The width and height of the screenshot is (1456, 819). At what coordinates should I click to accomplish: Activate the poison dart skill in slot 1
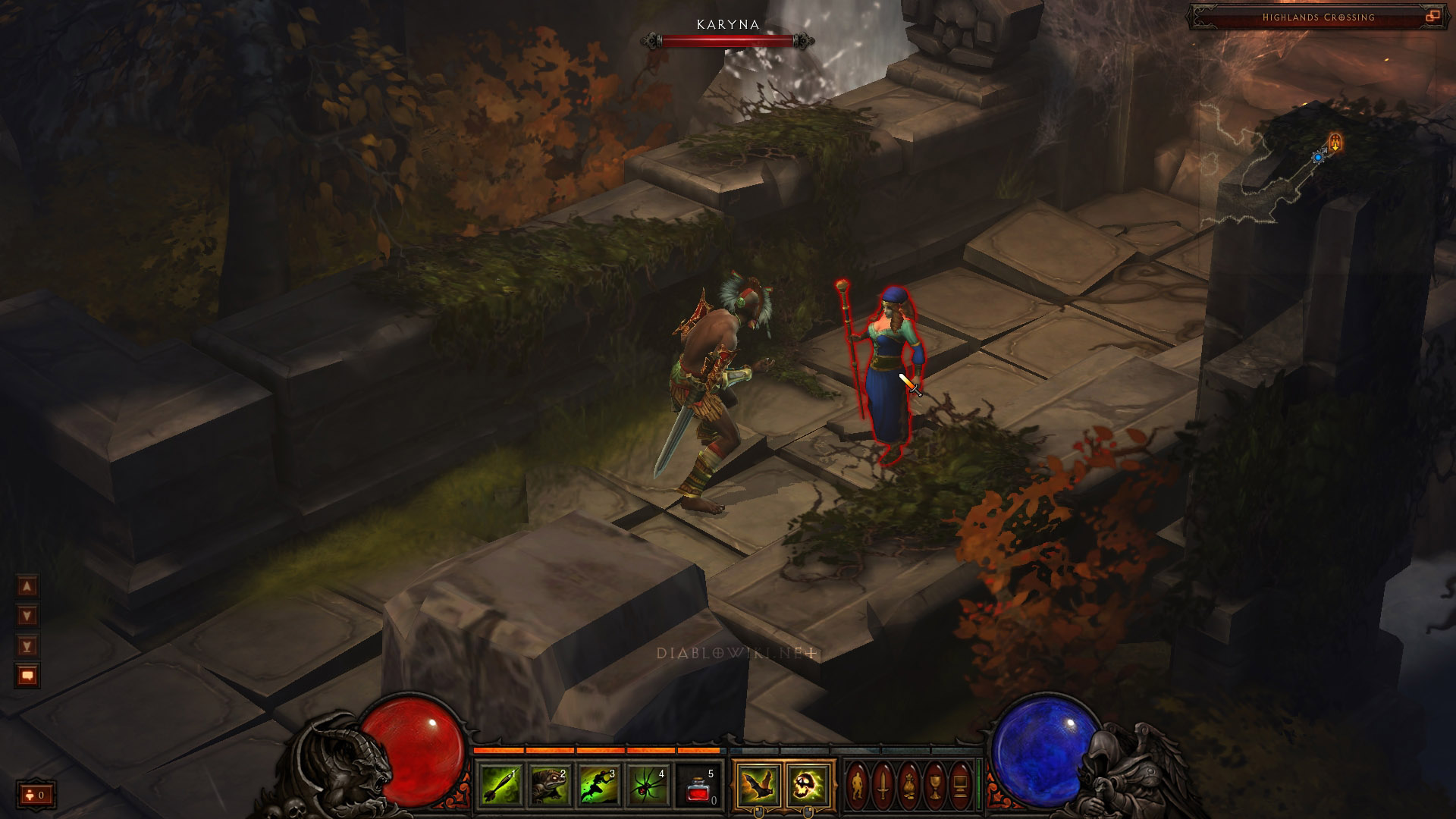coord(501,785)
